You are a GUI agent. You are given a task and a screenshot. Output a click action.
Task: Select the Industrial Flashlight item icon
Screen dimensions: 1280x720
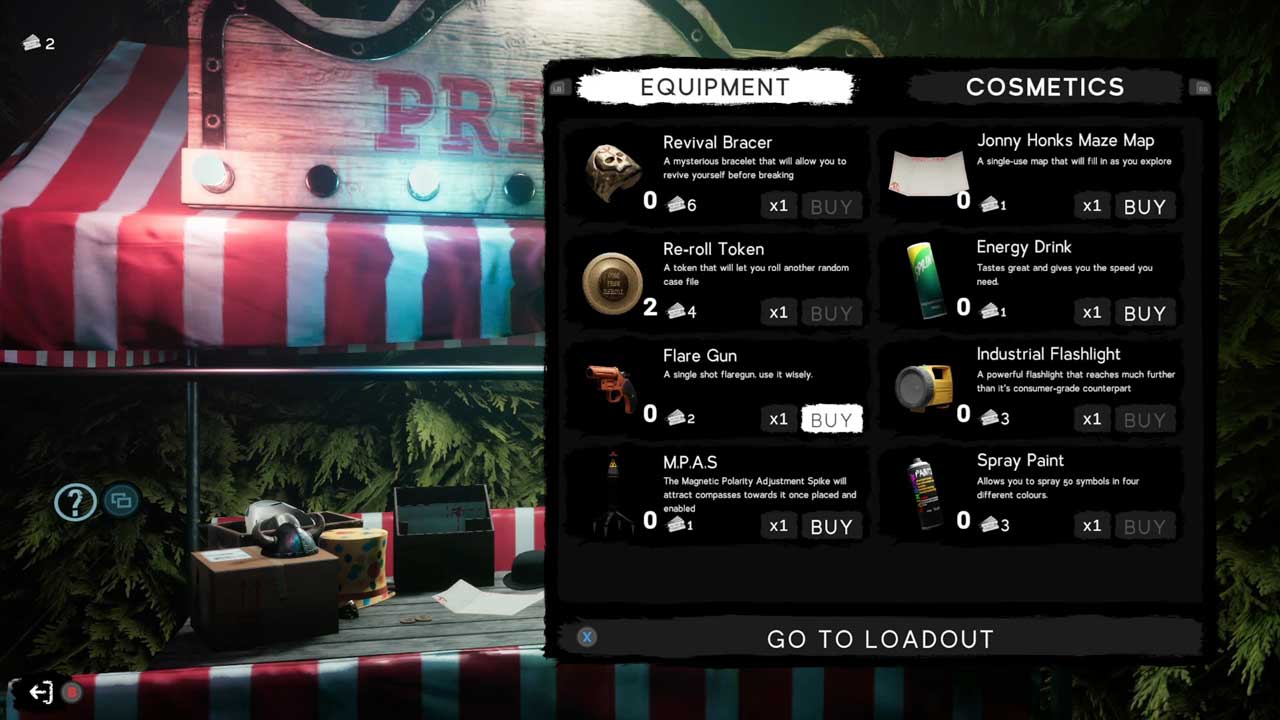coord(924,388)
